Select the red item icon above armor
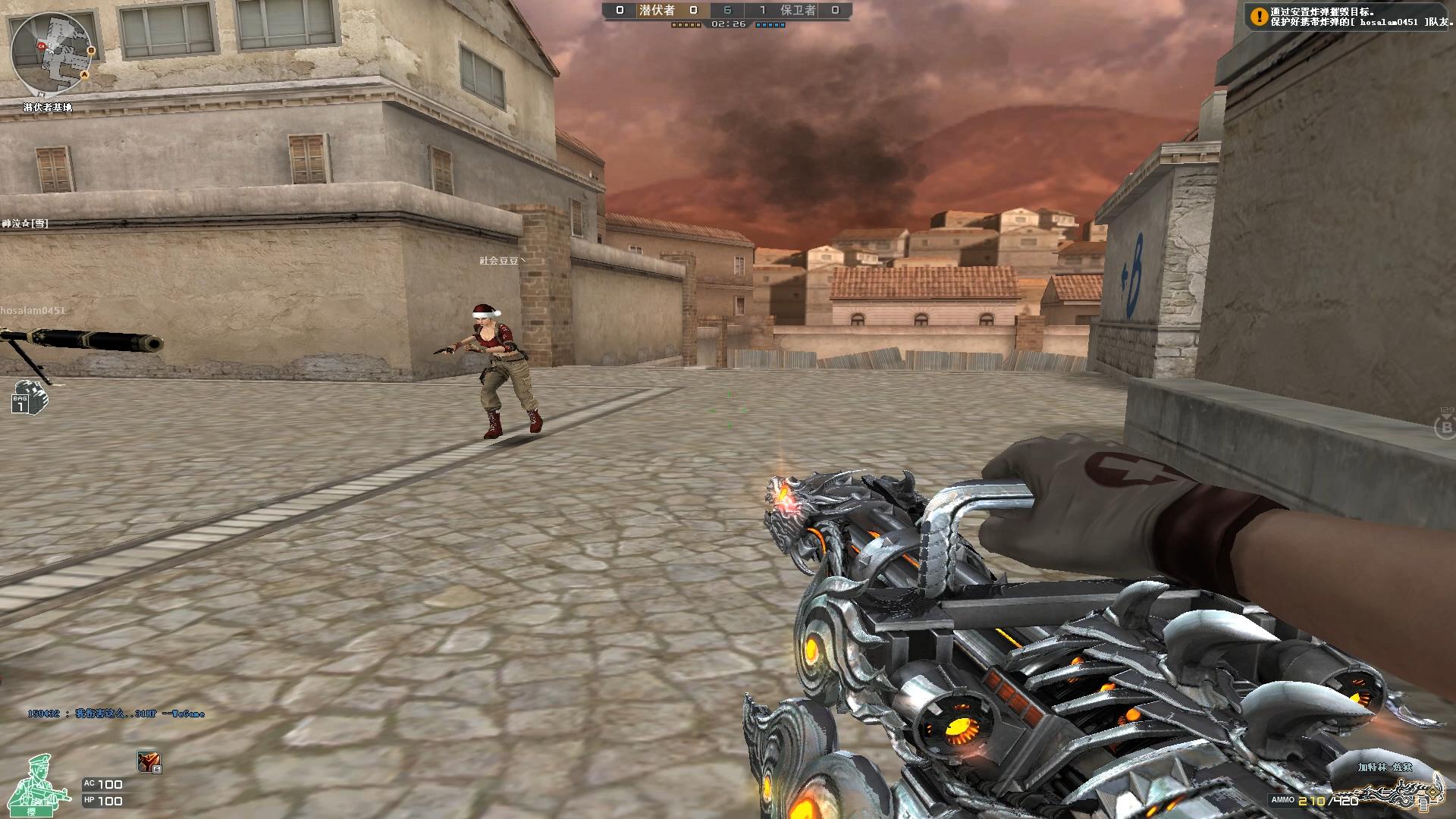This screenshot has height=819, width=1456. coord(149,761)
